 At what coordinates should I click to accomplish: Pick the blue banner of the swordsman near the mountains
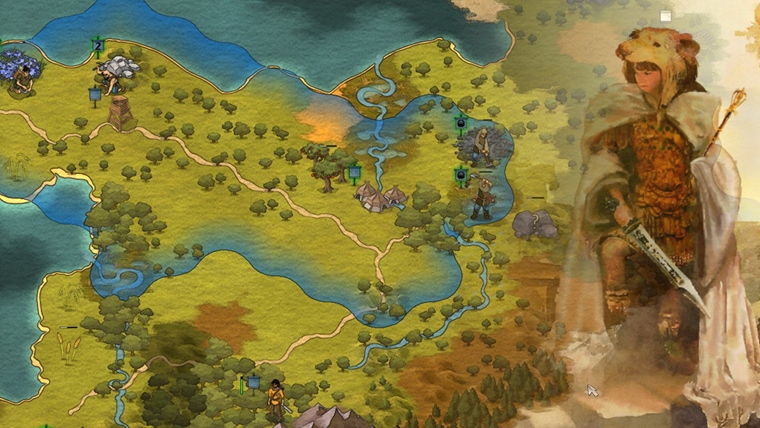[254, 382]
